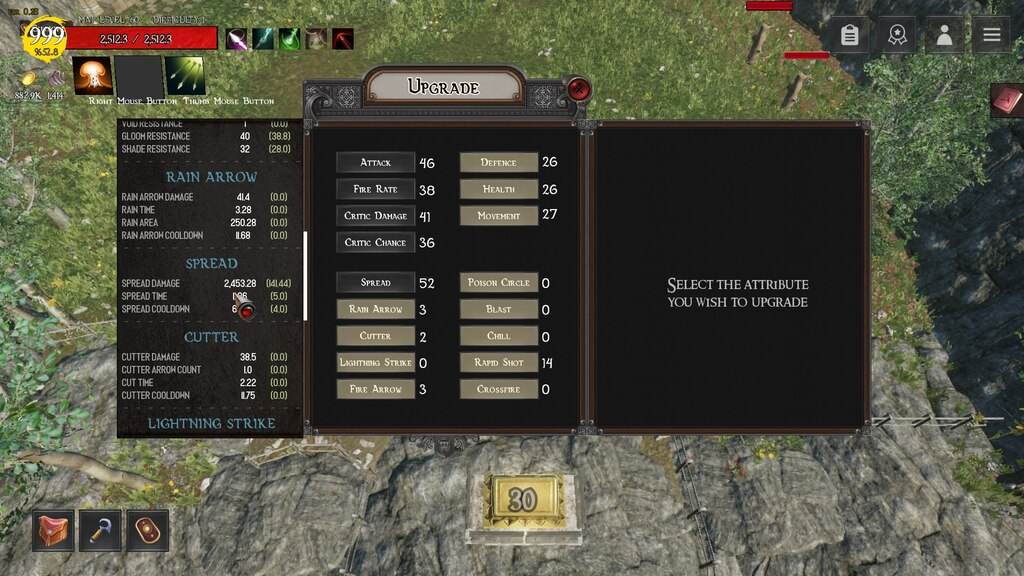This screenshot has height=576, width=1024.
Task: Show the clipboard quest list
Action: (850, 35)
